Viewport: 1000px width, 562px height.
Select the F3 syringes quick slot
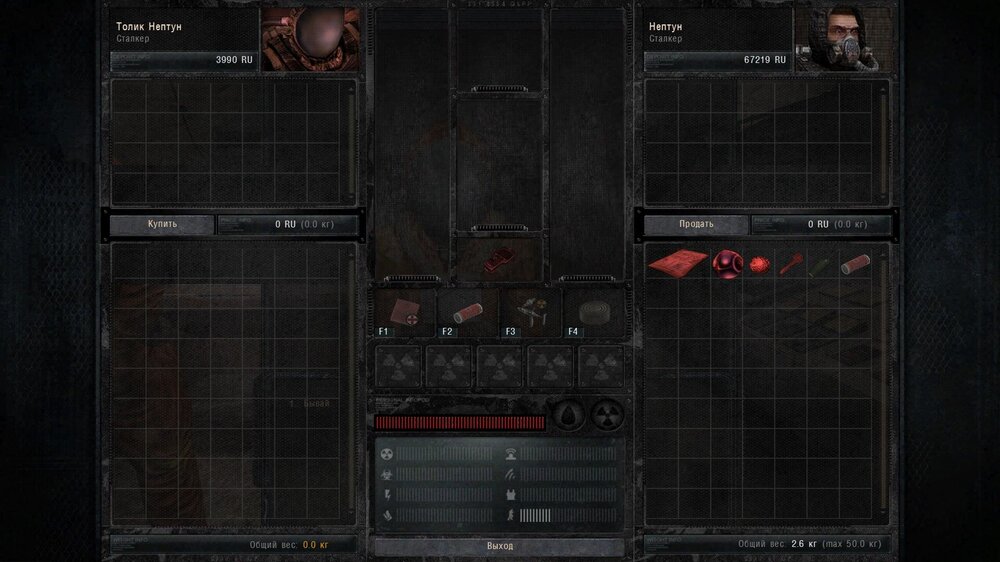[x=531, y=312]
